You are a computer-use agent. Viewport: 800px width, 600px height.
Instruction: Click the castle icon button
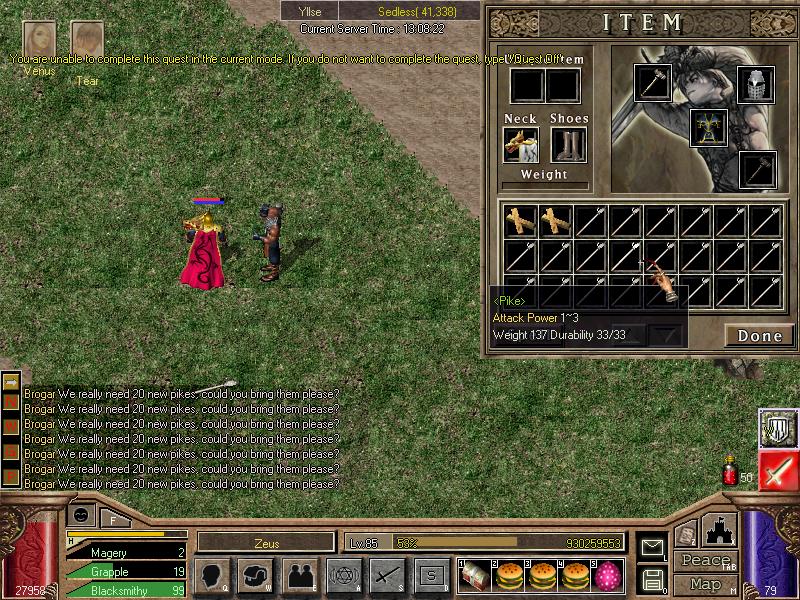tap(720, 530)
